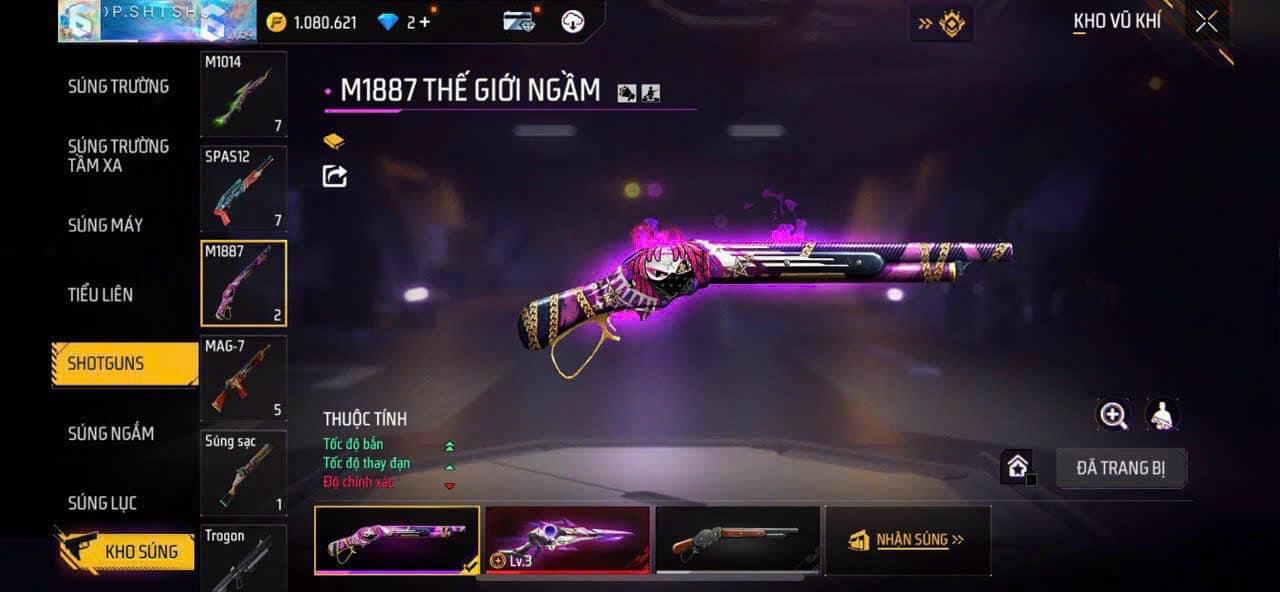This screenshot has height=592, width=1280.
Task: Choose the default wooden M1887 skin
Action: tap(737, 540)
